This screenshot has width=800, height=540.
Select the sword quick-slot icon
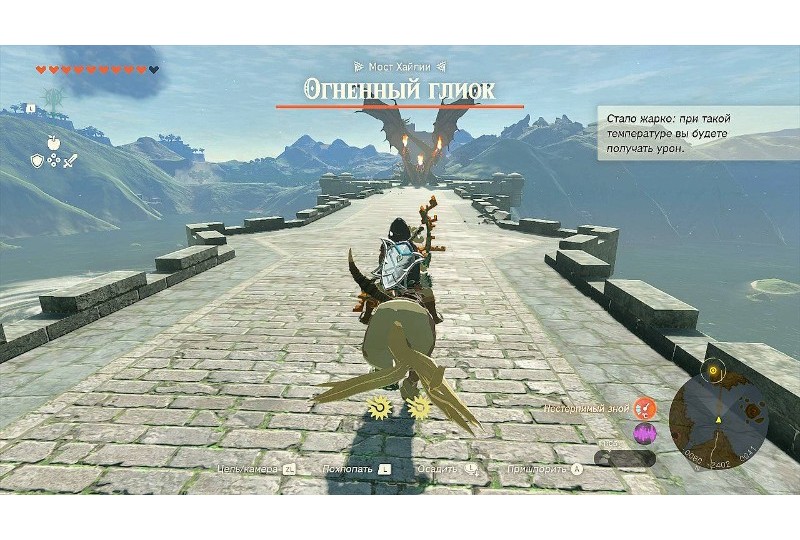coord(70,159)
